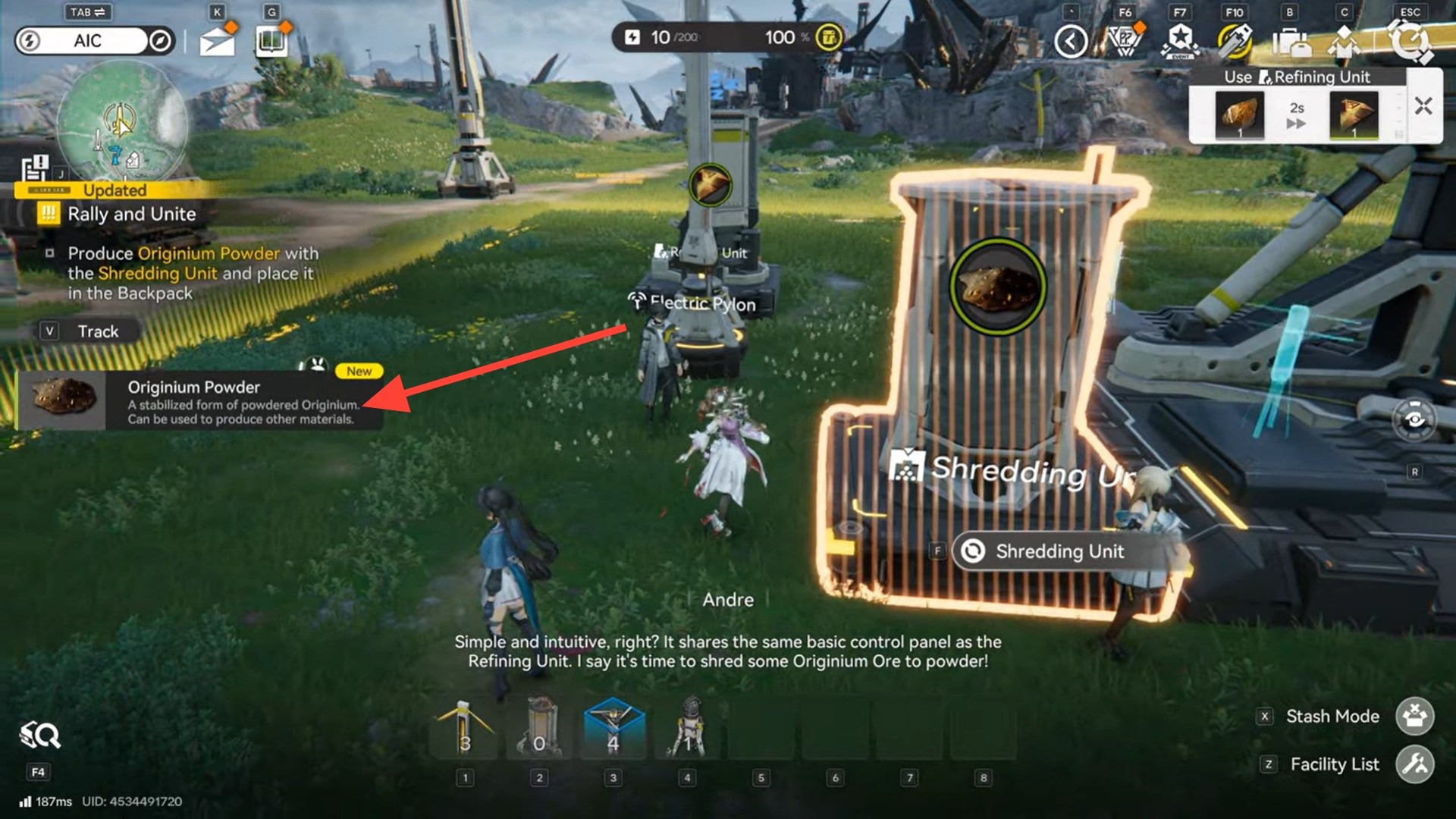Image resolution: width=1456 pixels, height=819 pixels.
Task: Click the circular minimap
Action: point(122,121)
